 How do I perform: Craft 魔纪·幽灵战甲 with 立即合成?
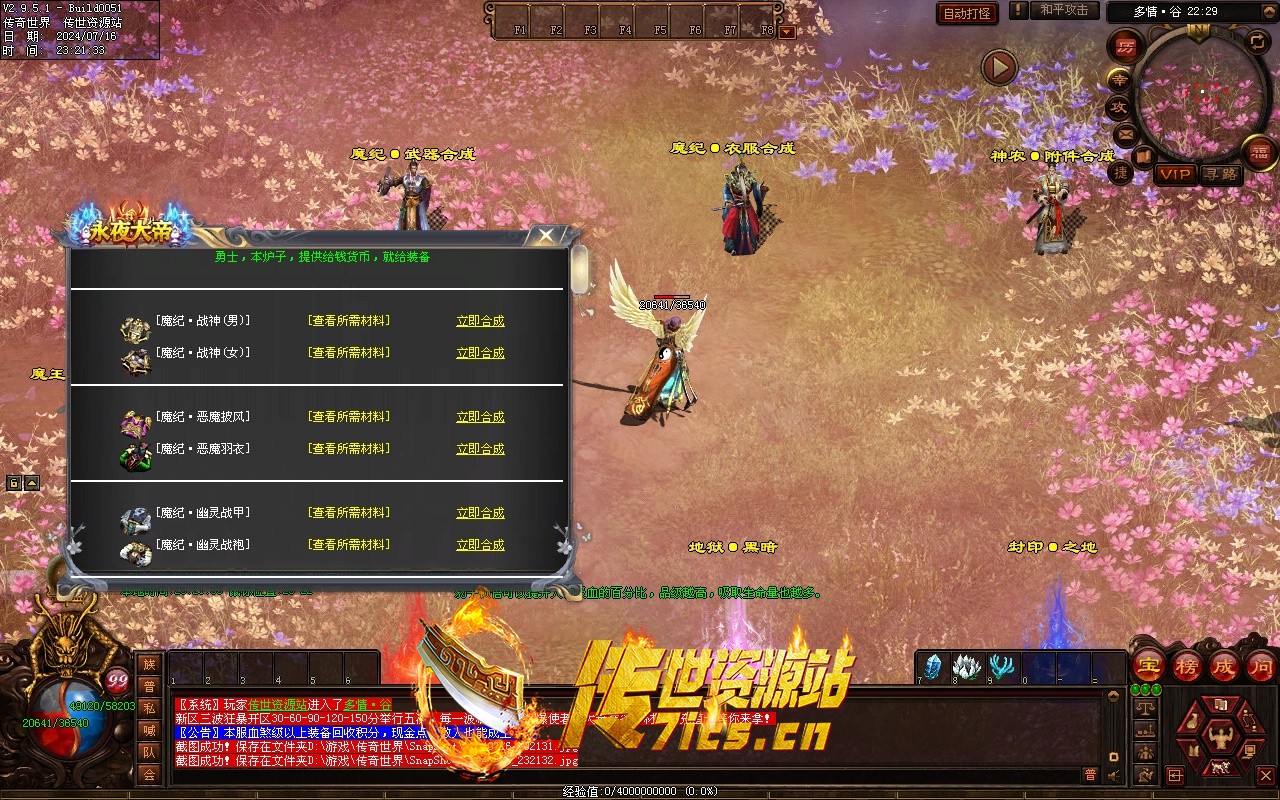[x=480, y=513]
